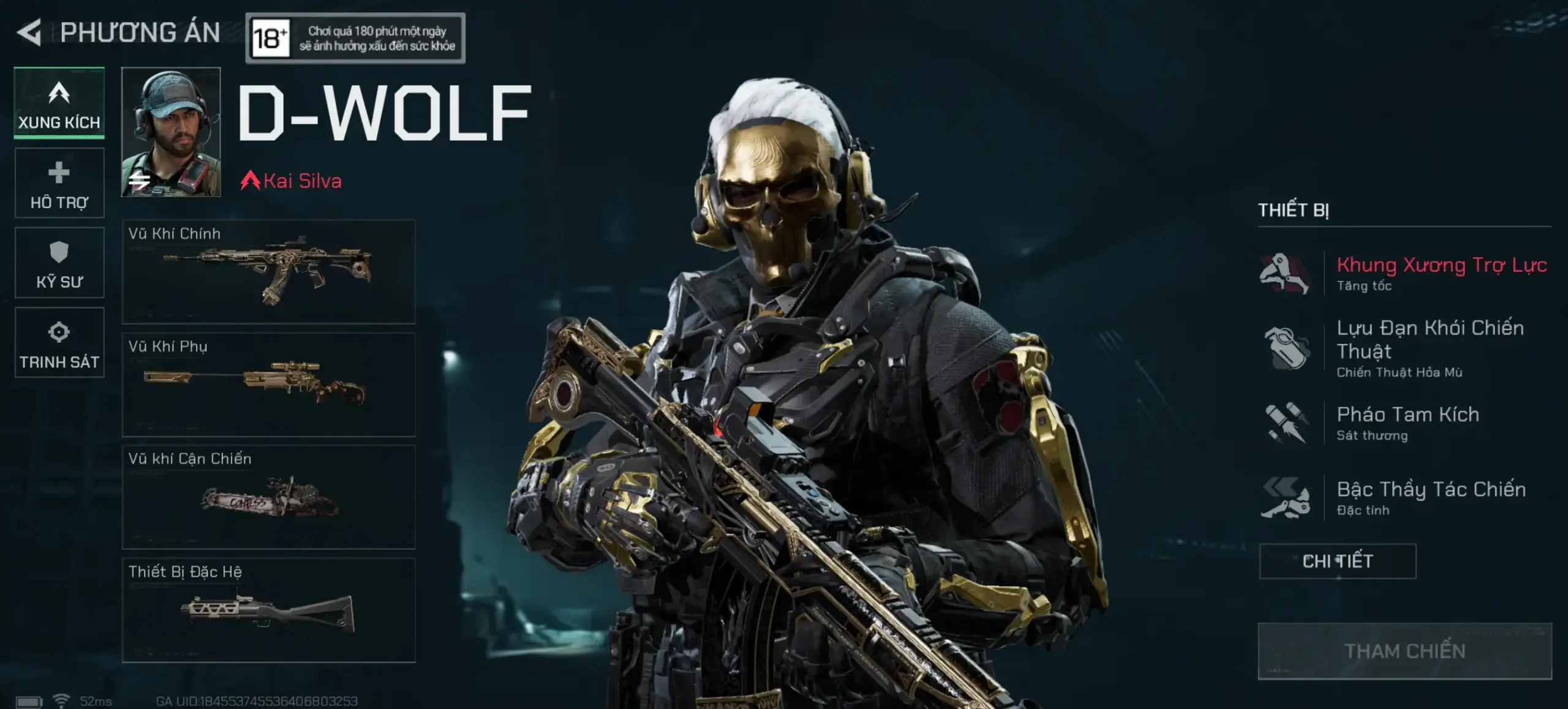Switch to the Trinh Sát class
Image resolution: width=1568 pixels, height=709 pixels.
(59, 342)
